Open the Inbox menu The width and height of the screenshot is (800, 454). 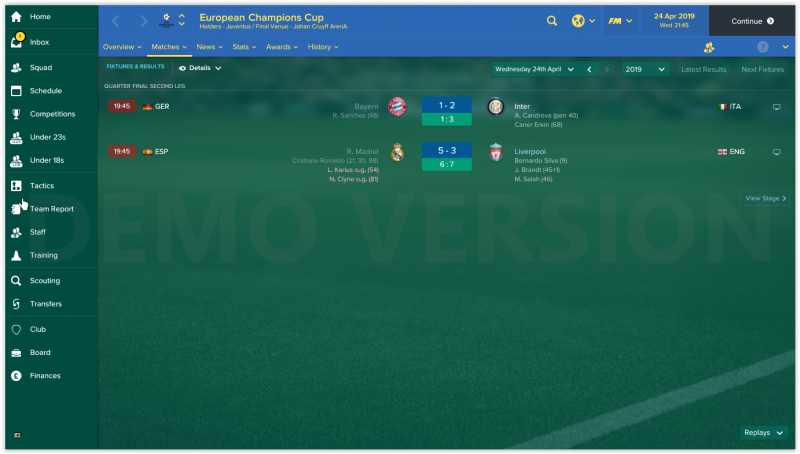point(40,42)
